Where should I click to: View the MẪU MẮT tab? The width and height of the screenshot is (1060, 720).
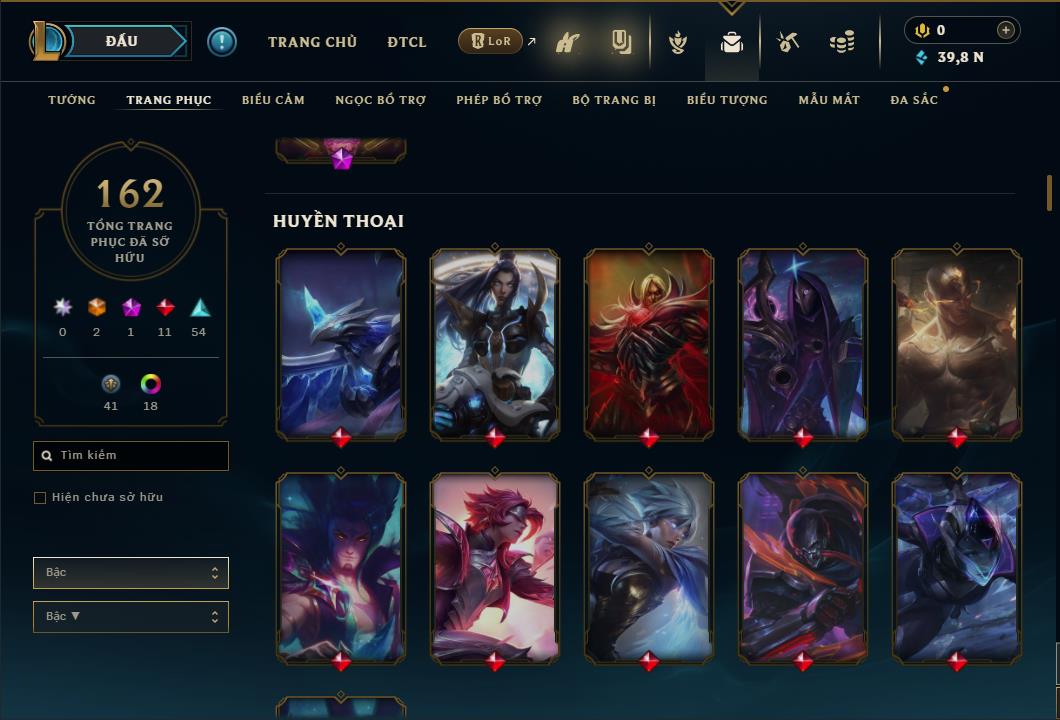[829, 100]
